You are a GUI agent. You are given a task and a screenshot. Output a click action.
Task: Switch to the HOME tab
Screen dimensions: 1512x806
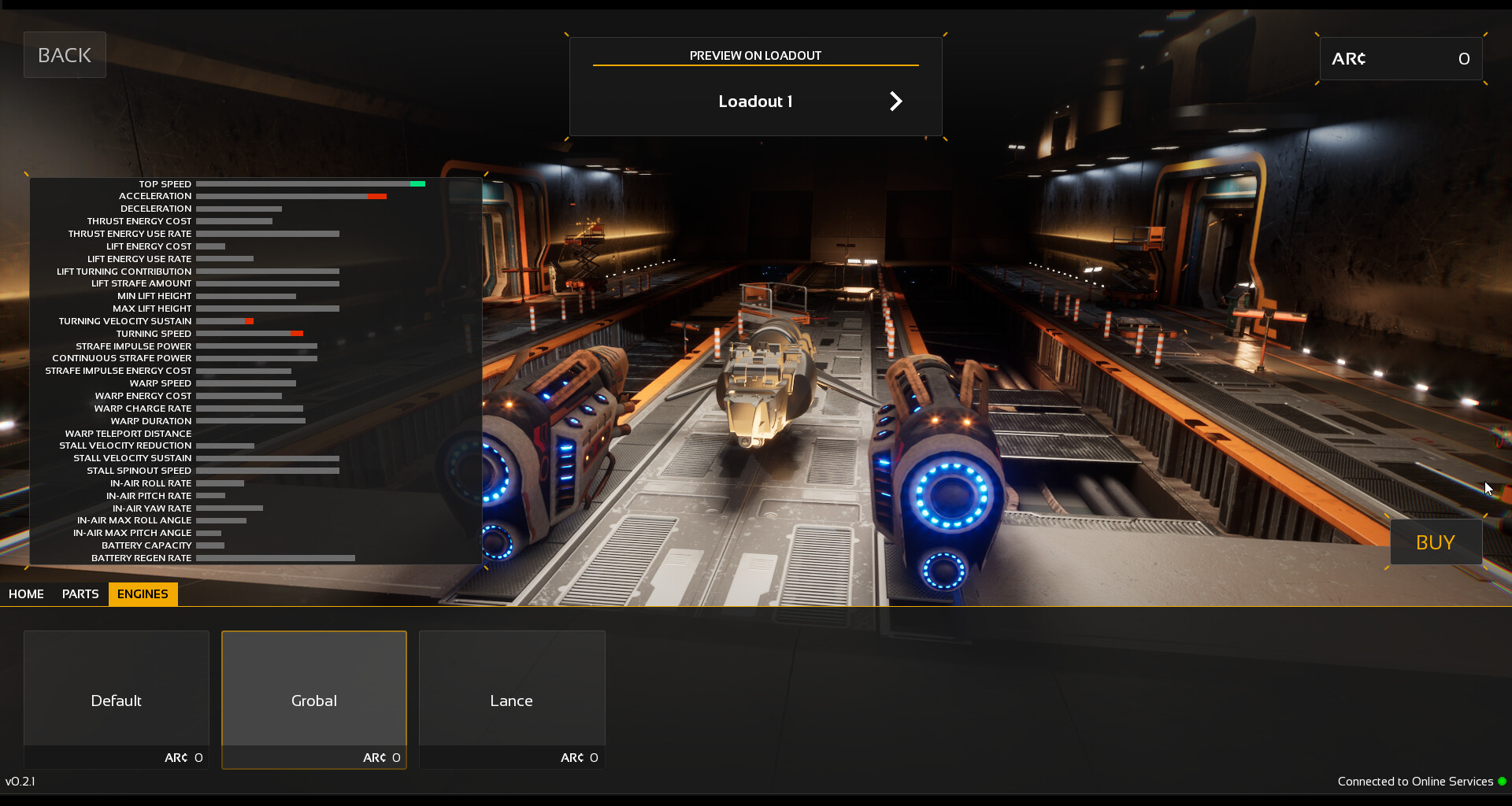click(26, 594)
